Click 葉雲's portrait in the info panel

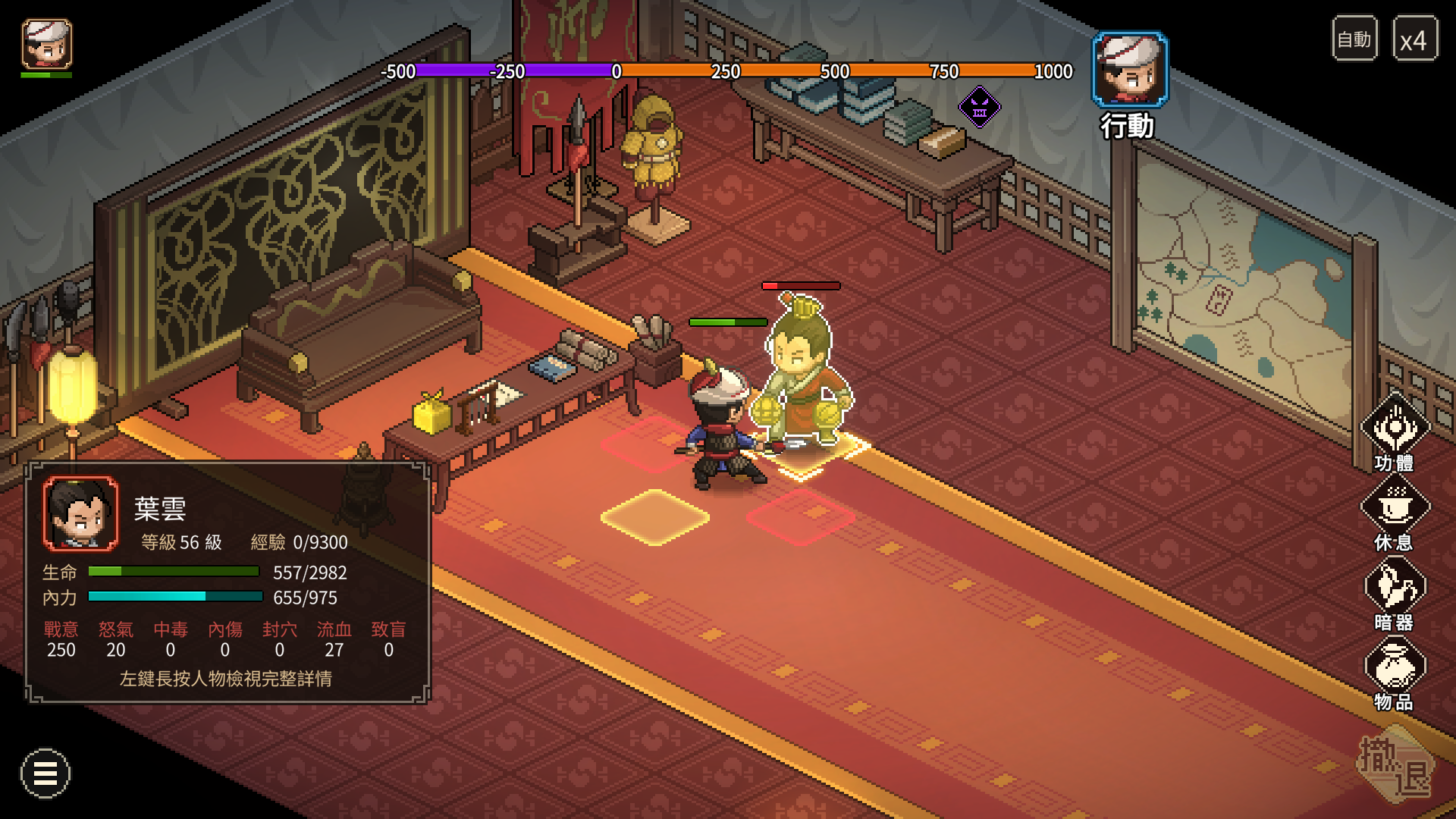click(x=80, y=513)
